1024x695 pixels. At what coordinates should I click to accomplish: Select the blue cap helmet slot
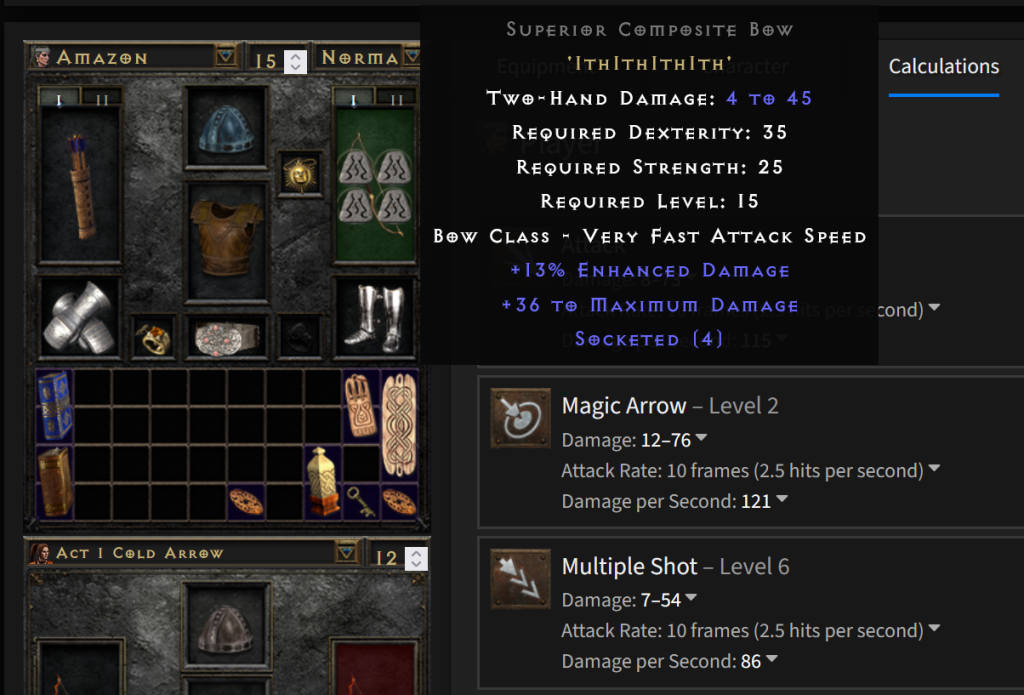click(x=226, y=128)
